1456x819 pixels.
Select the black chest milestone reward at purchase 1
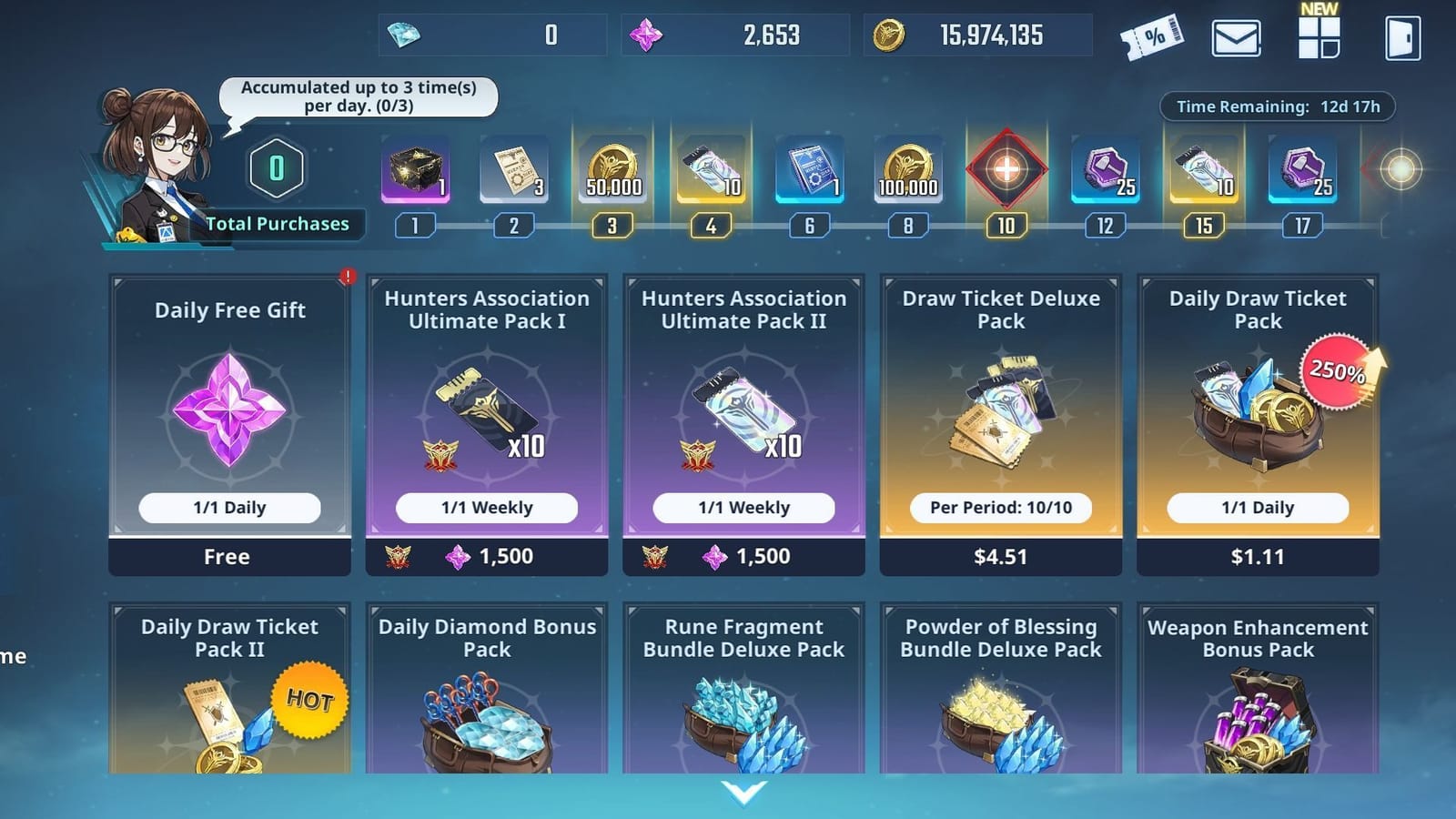[x=416, y=173]
